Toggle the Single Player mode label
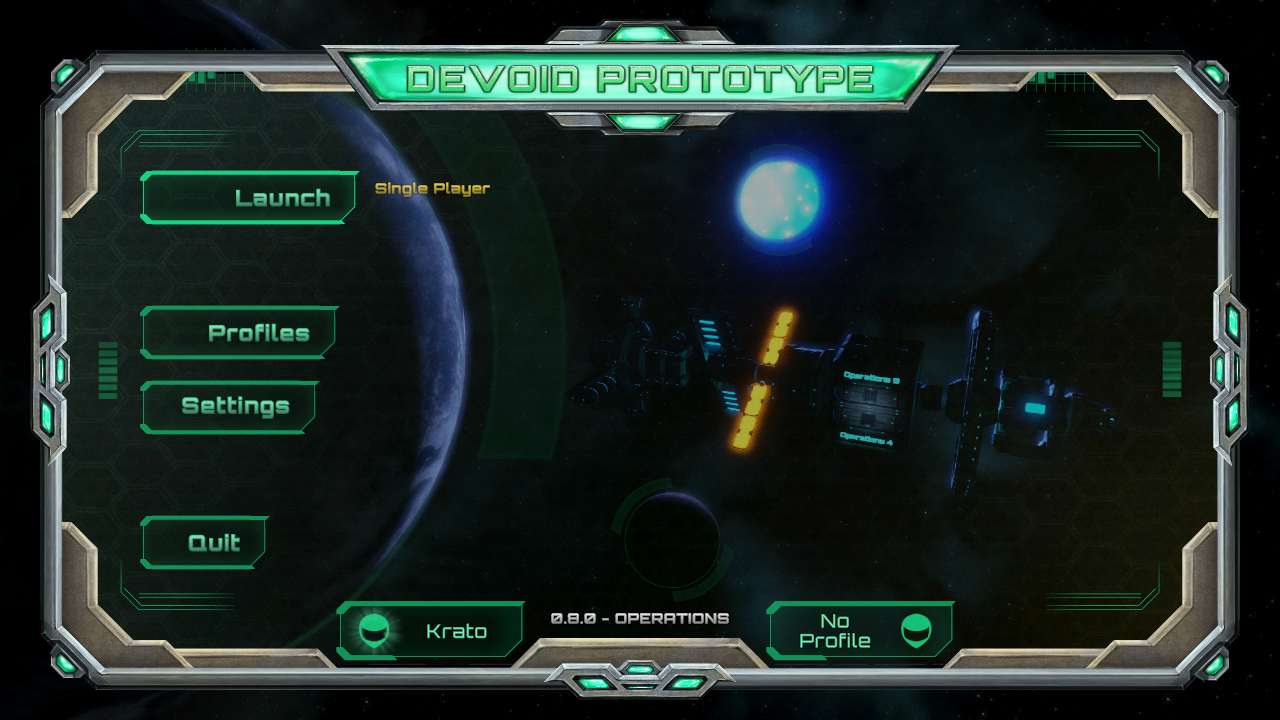Viewport: 1280px width, 720px height. click(432, 187)
